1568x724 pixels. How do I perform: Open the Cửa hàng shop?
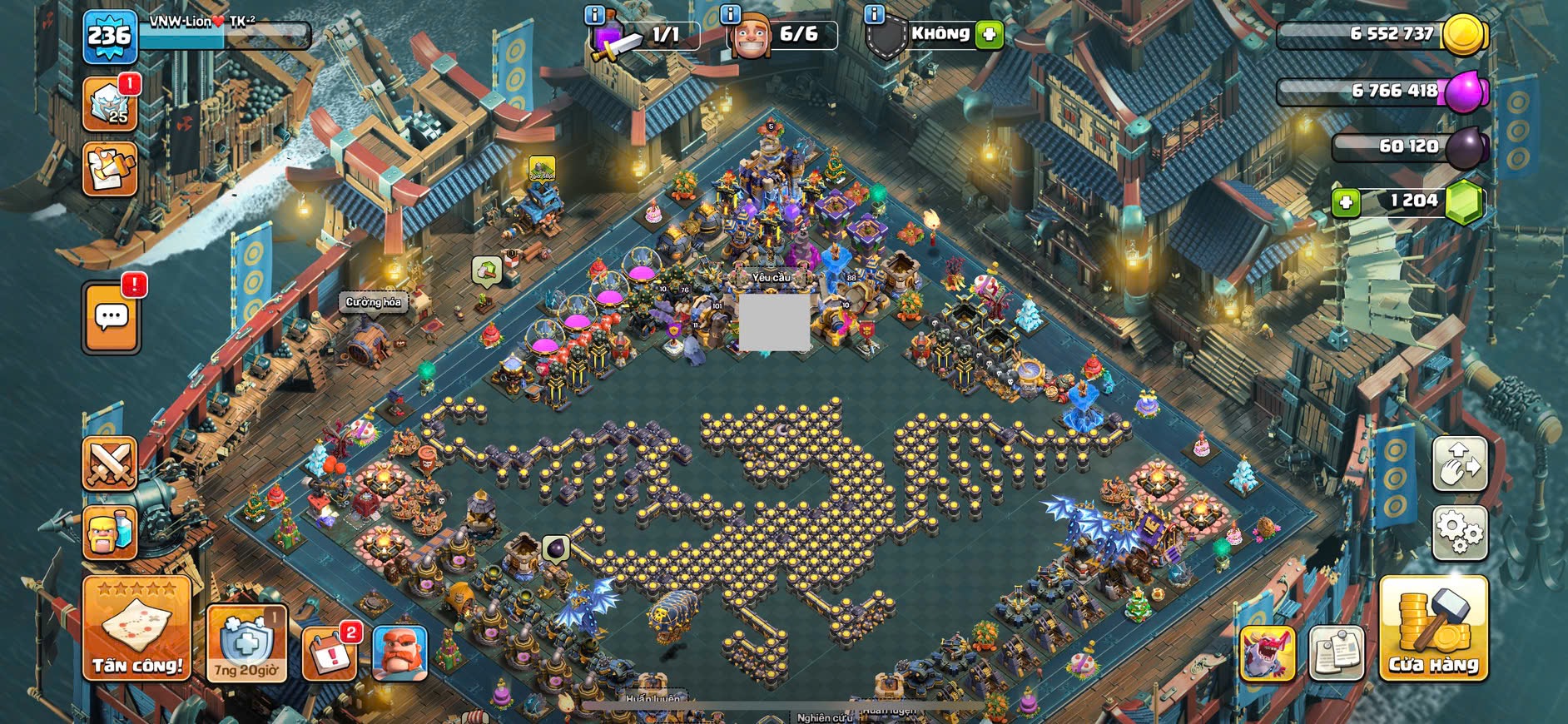tap(1433, 628)
